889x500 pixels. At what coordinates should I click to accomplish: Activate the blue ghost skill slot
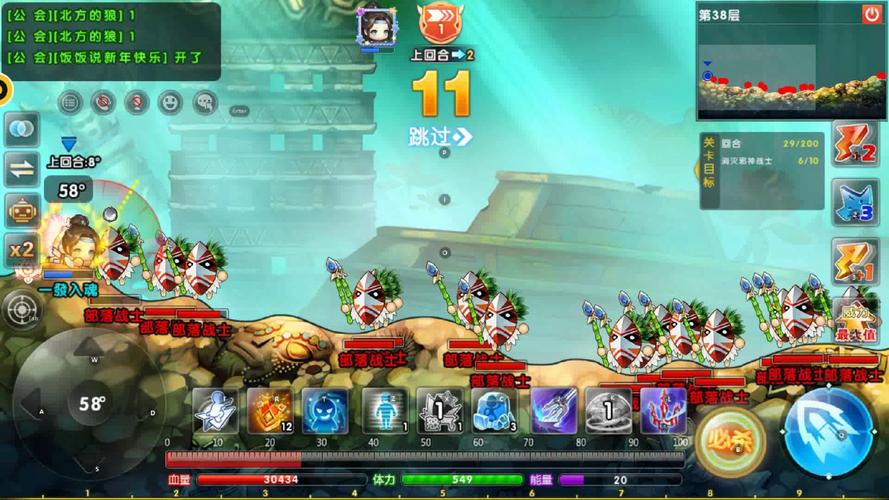coord(325,410)
